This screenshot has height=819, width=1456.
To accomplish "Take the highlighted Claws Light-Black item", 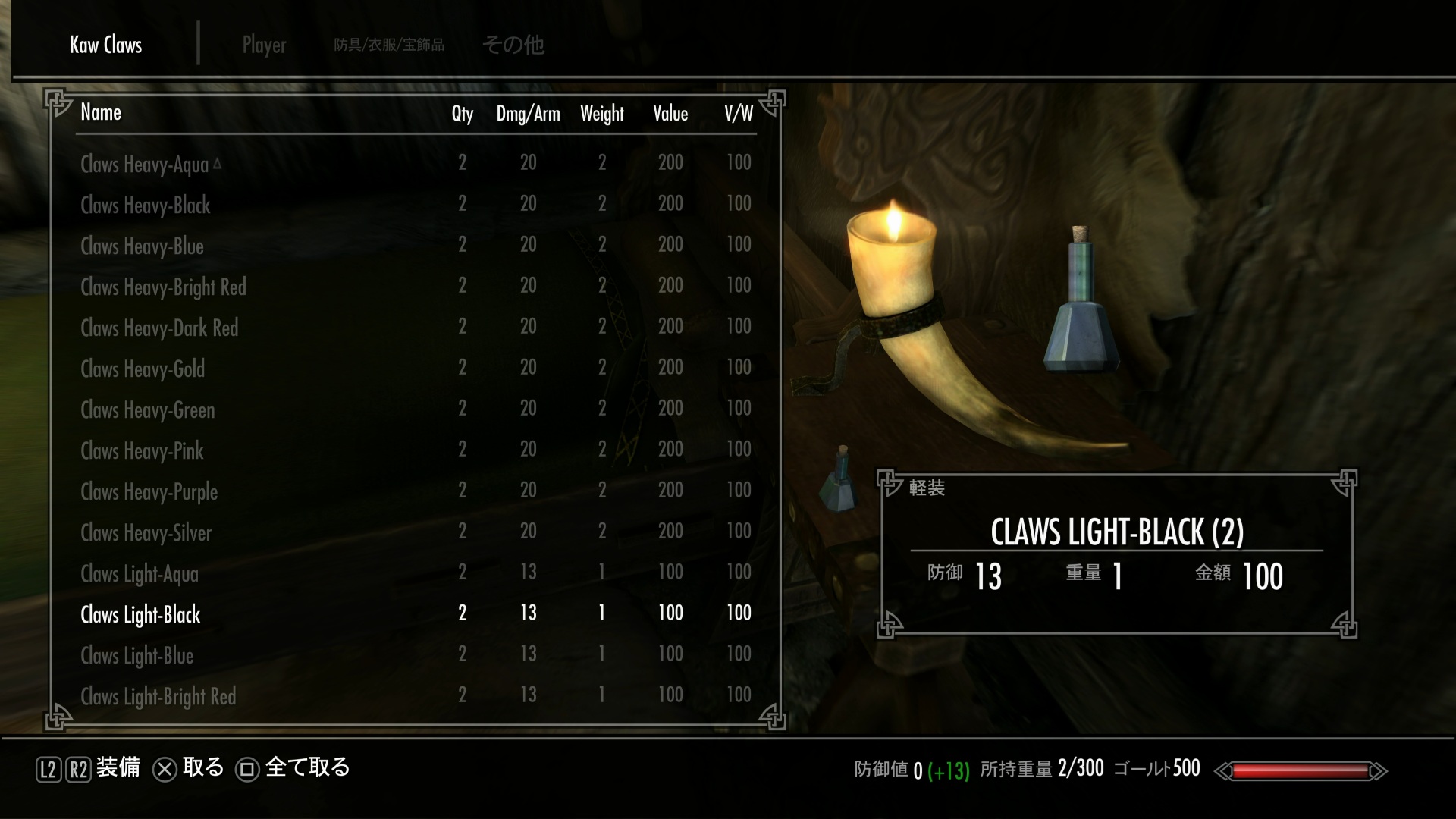I will 140,614.
